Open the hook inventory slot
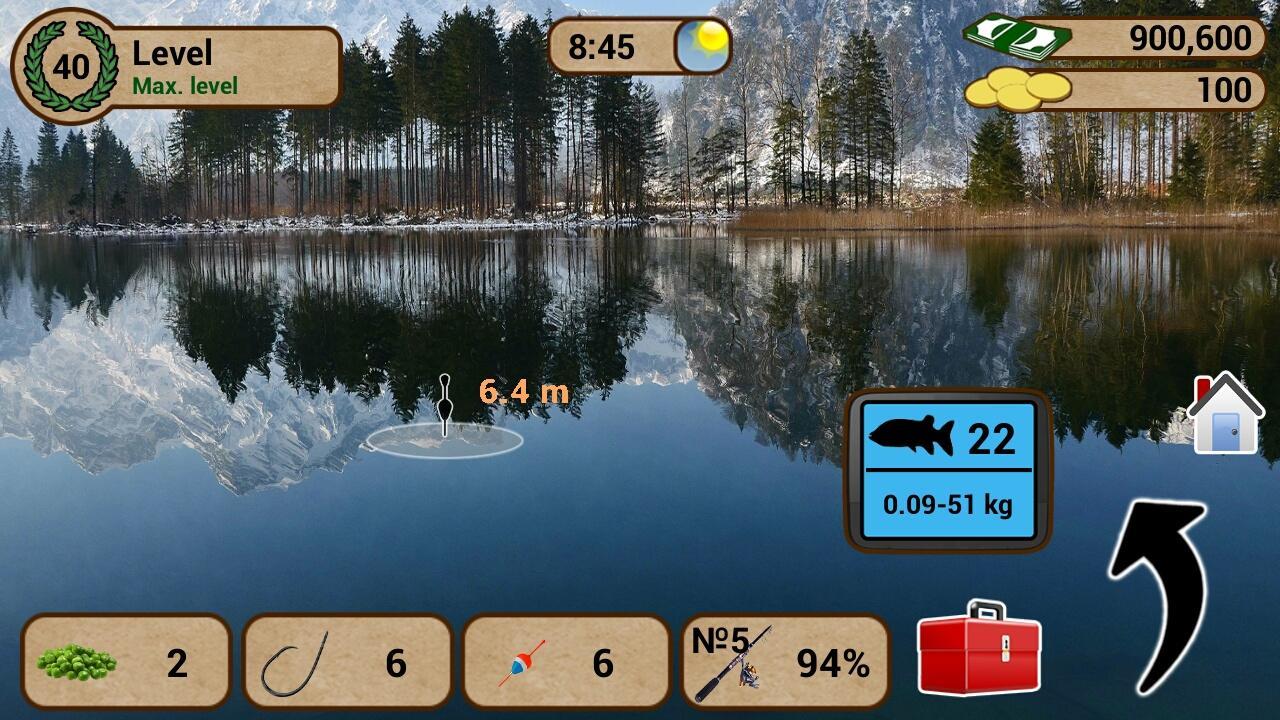 coord(345,662)
